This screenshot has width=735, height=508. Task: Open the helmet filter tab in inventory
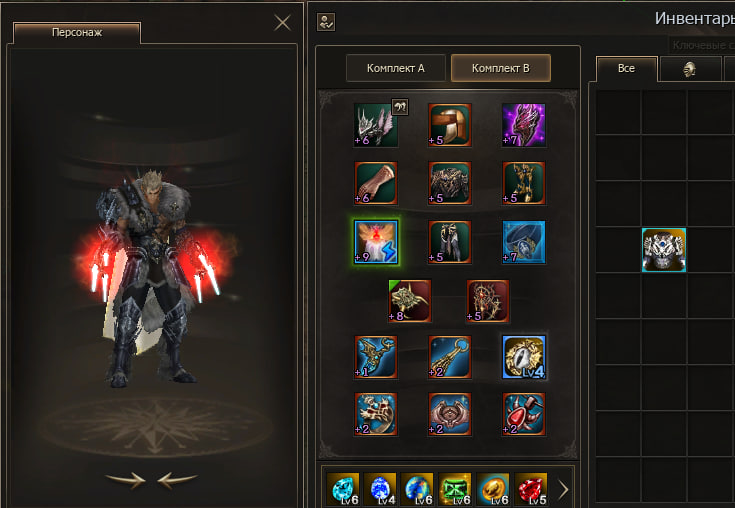689,68
